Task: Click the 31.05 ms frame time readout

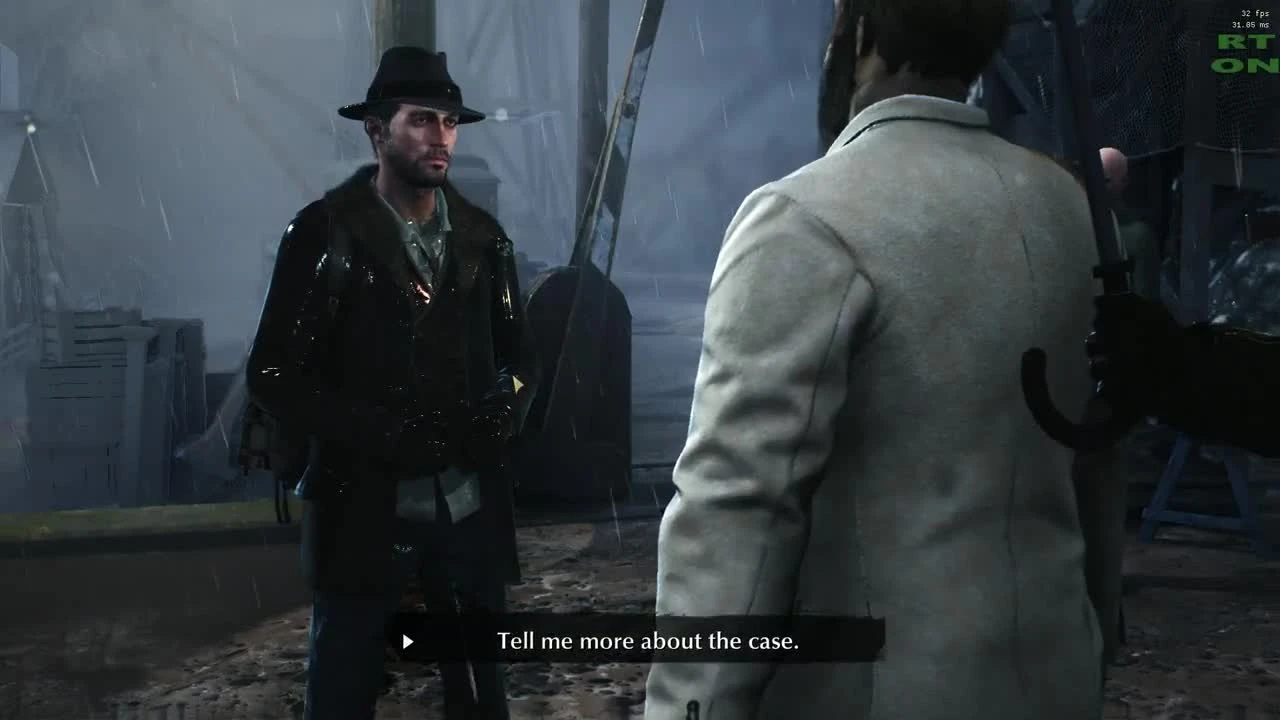Action: pyautogui.click(x=1249, y=26)
